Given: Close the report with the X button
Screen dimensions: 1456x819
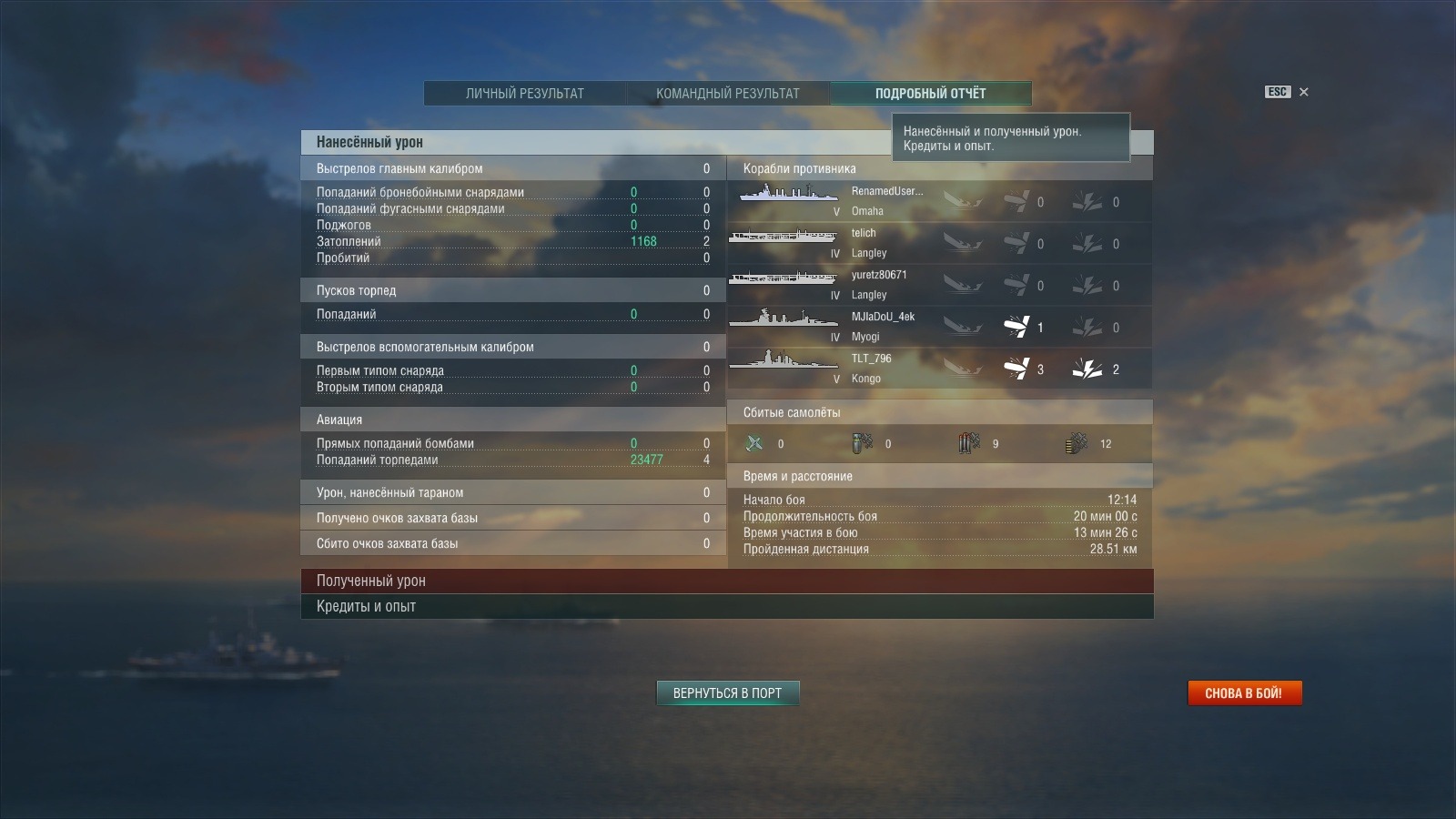Looking at the screenshot, I should pos(1303,92).
